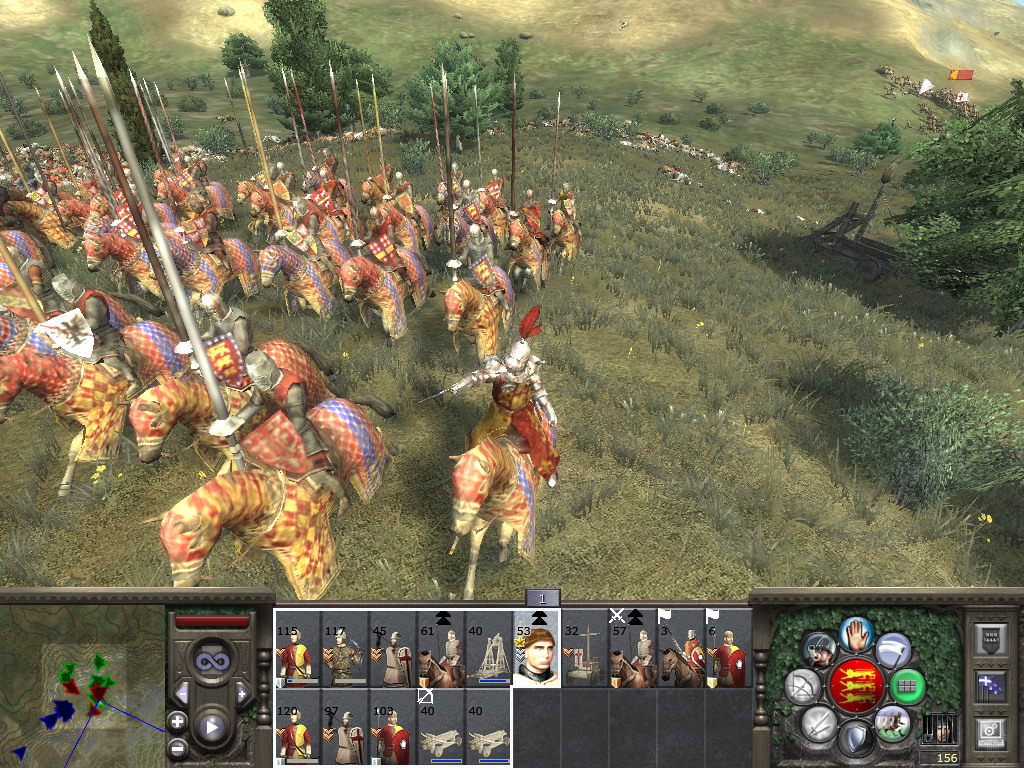Open the game options gear panel
This screenshot has height=768, width=1024.
[993, 732]
